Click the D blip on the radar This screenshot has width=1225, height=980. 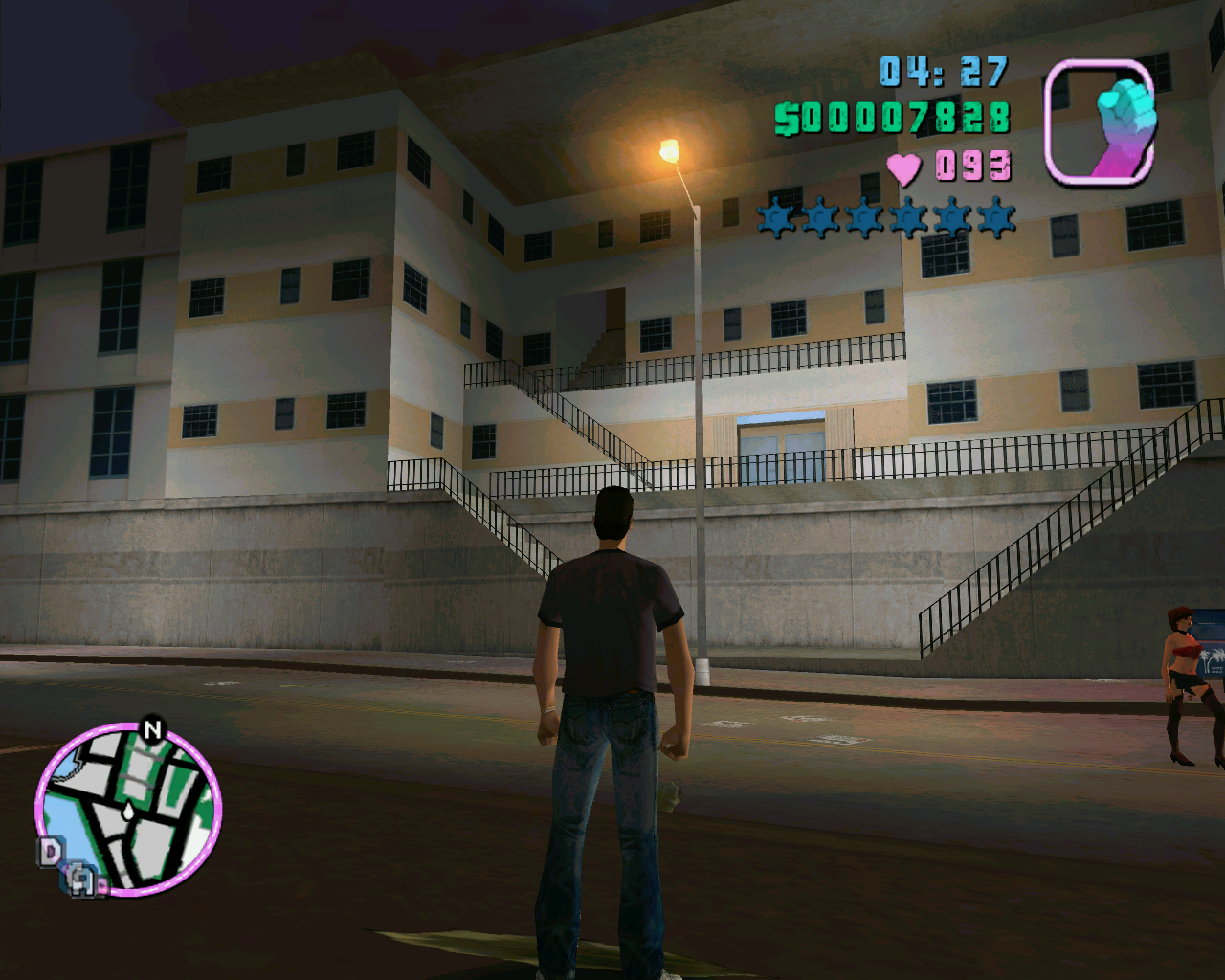point(50,851)
